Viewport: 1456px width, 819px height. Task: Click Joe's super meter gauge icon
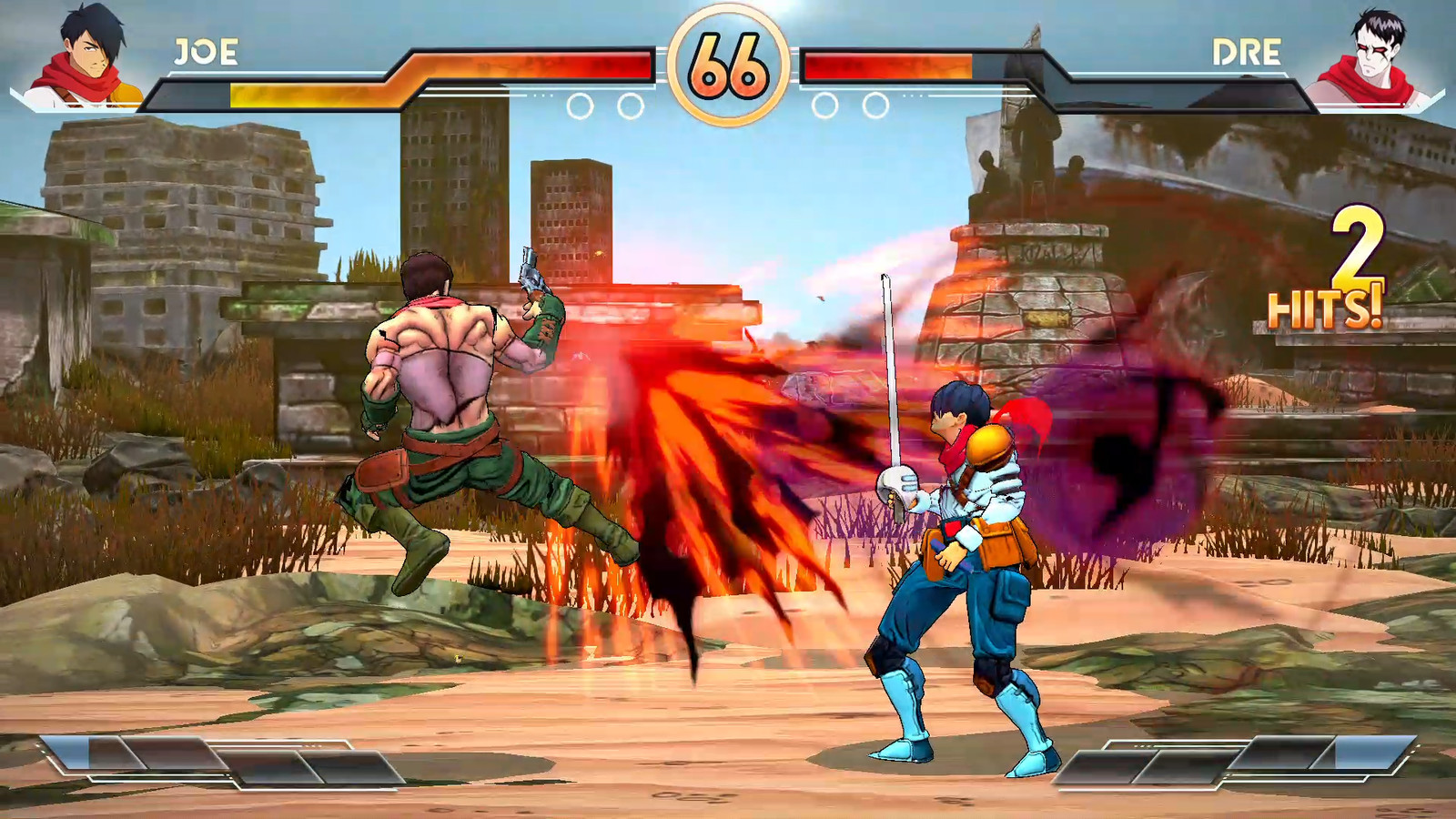click(x=214, y=764)
